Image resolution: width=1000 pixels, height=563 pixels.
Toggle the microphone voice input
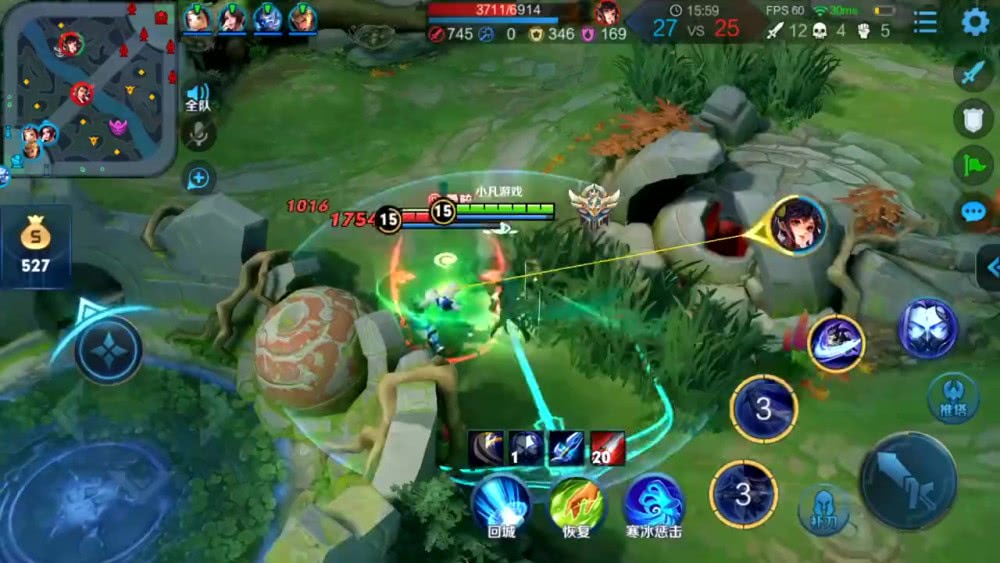coord(199,135)
